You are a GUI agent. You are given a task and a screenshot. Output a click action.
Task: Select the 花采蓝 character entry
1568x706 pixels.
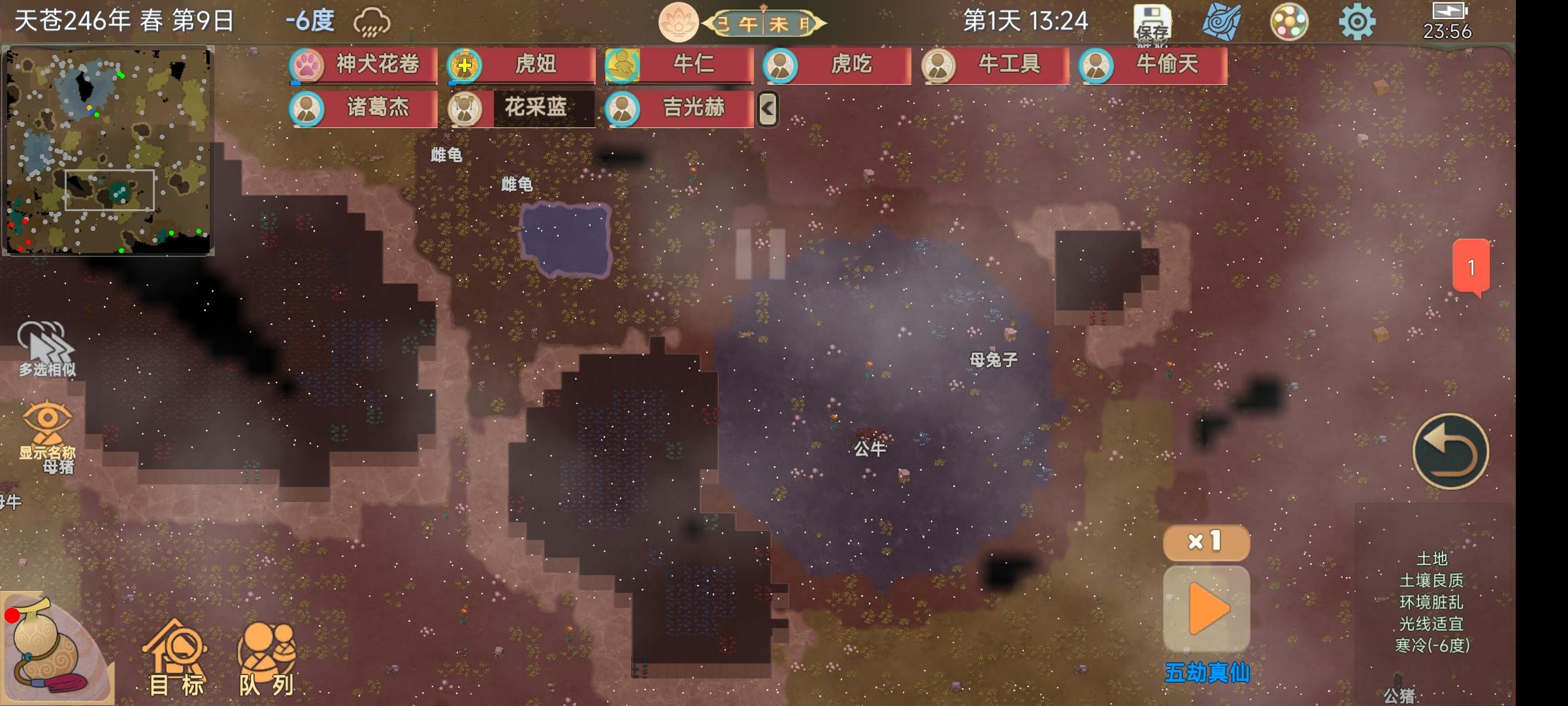pyautogui.click(x=521, y=108)
